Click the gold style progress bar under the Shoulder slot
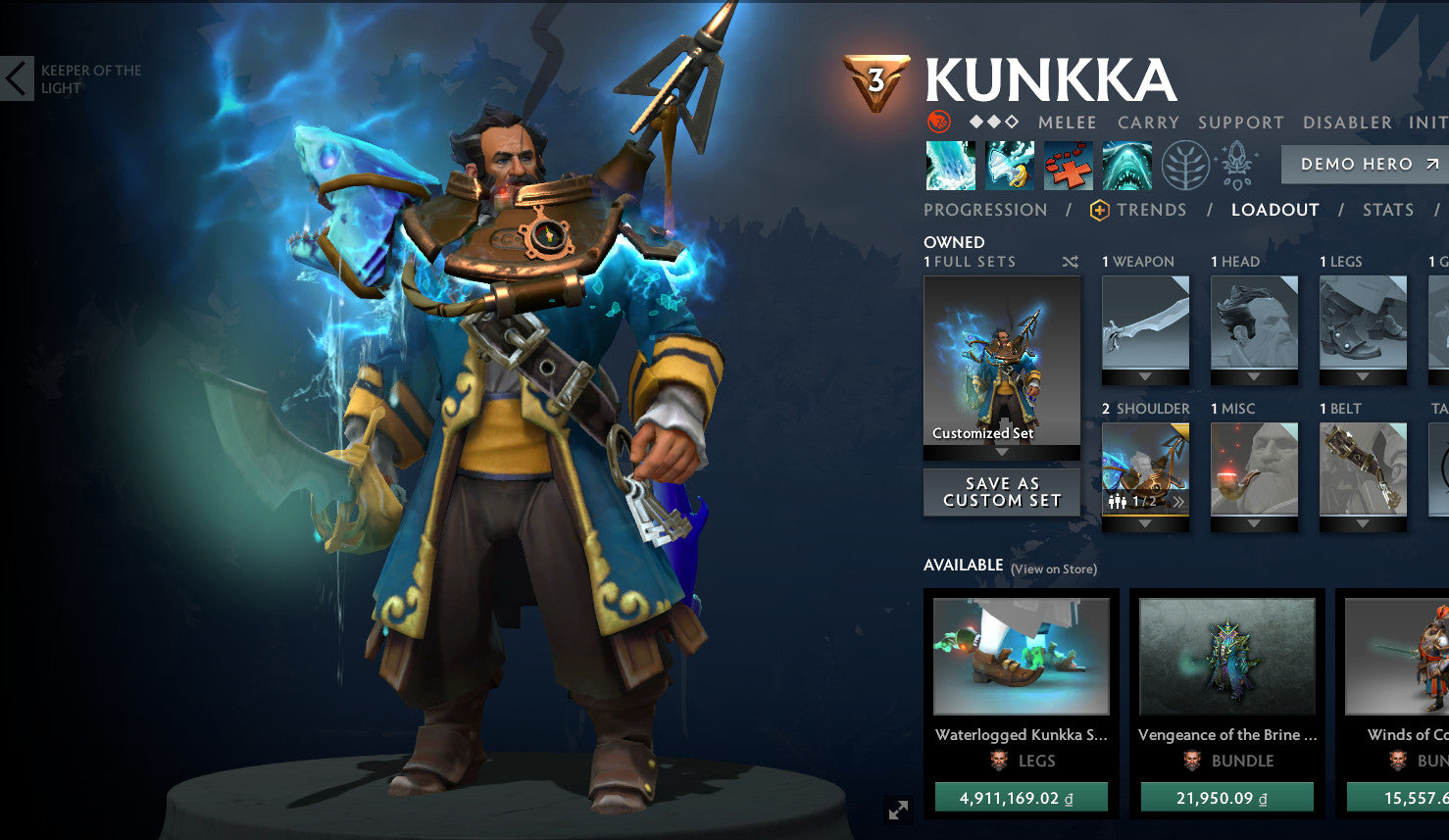1449x840 pixels. point(1144,516)
